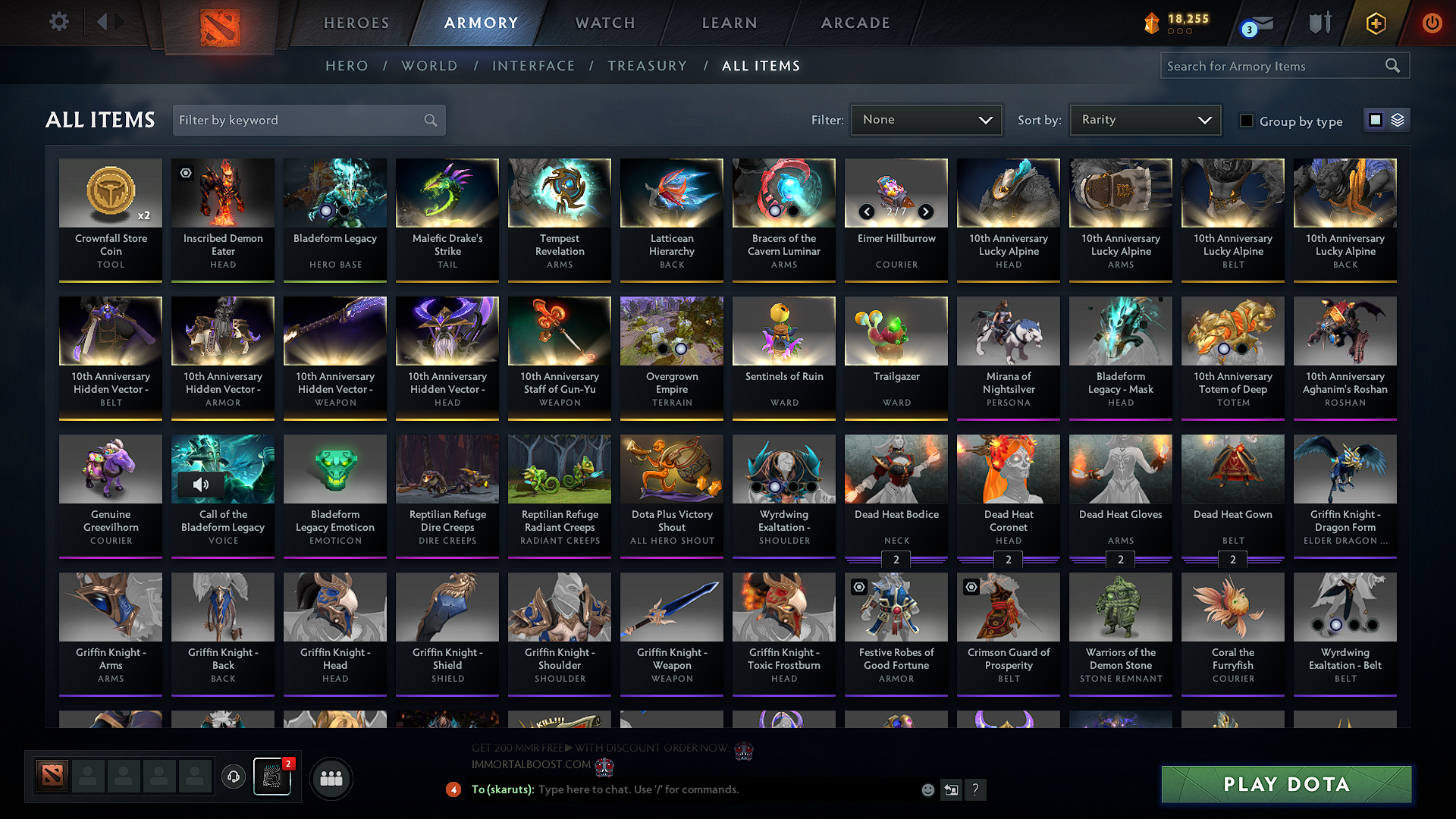Image resolution: width=1456 pixels, height=819 pixels.
Task: Click the PLAY DOTA button
Action: 1285,785
